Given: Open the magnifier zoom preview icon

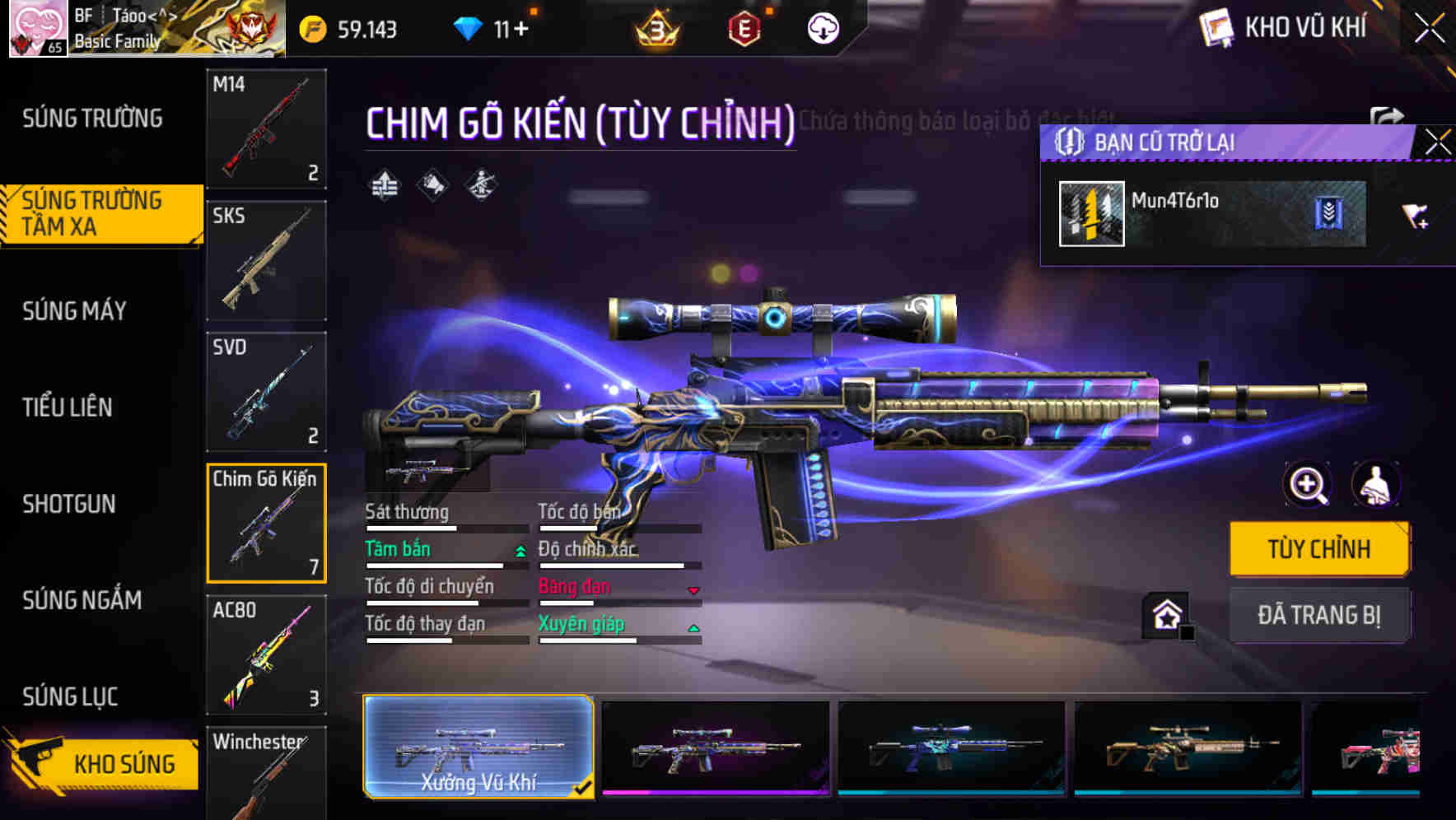Looking at the screenshot, I should pos(1307,485).
